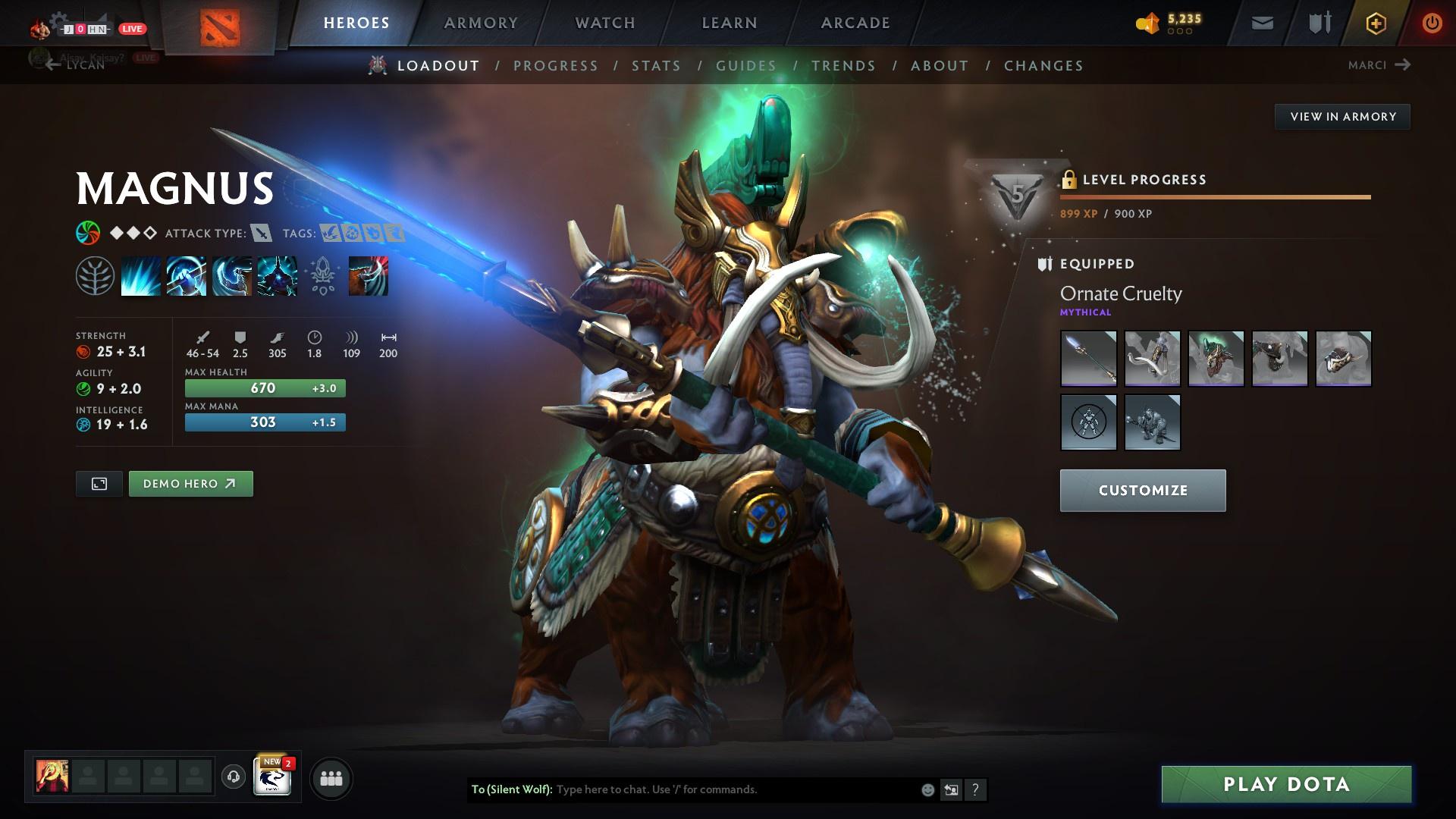Go back to Lycan with left arrow
This screenshot has height=819, width=1456.
point(52,65)
